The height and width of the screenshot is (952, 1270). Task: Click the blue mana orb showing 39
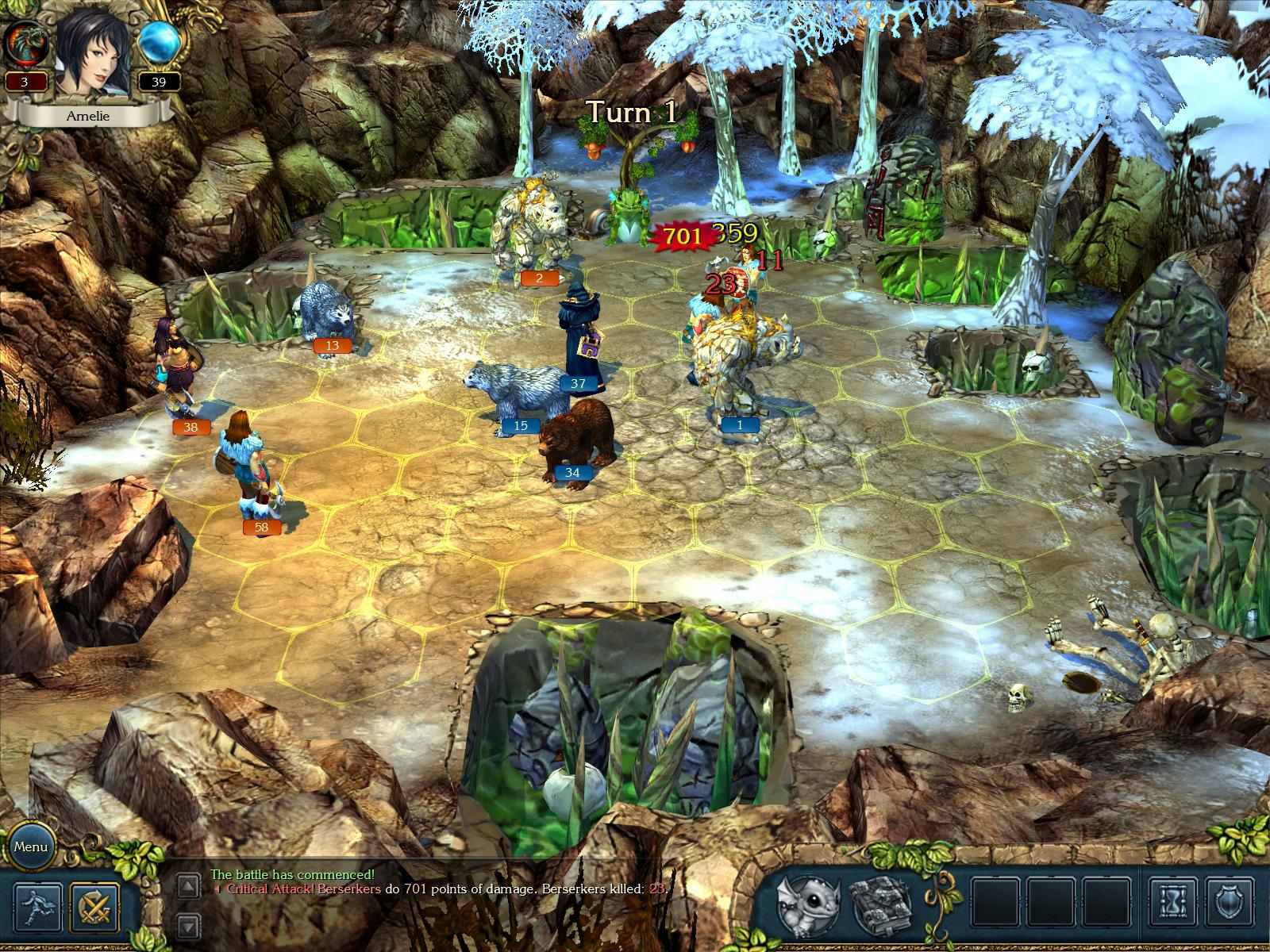point(157,44)
